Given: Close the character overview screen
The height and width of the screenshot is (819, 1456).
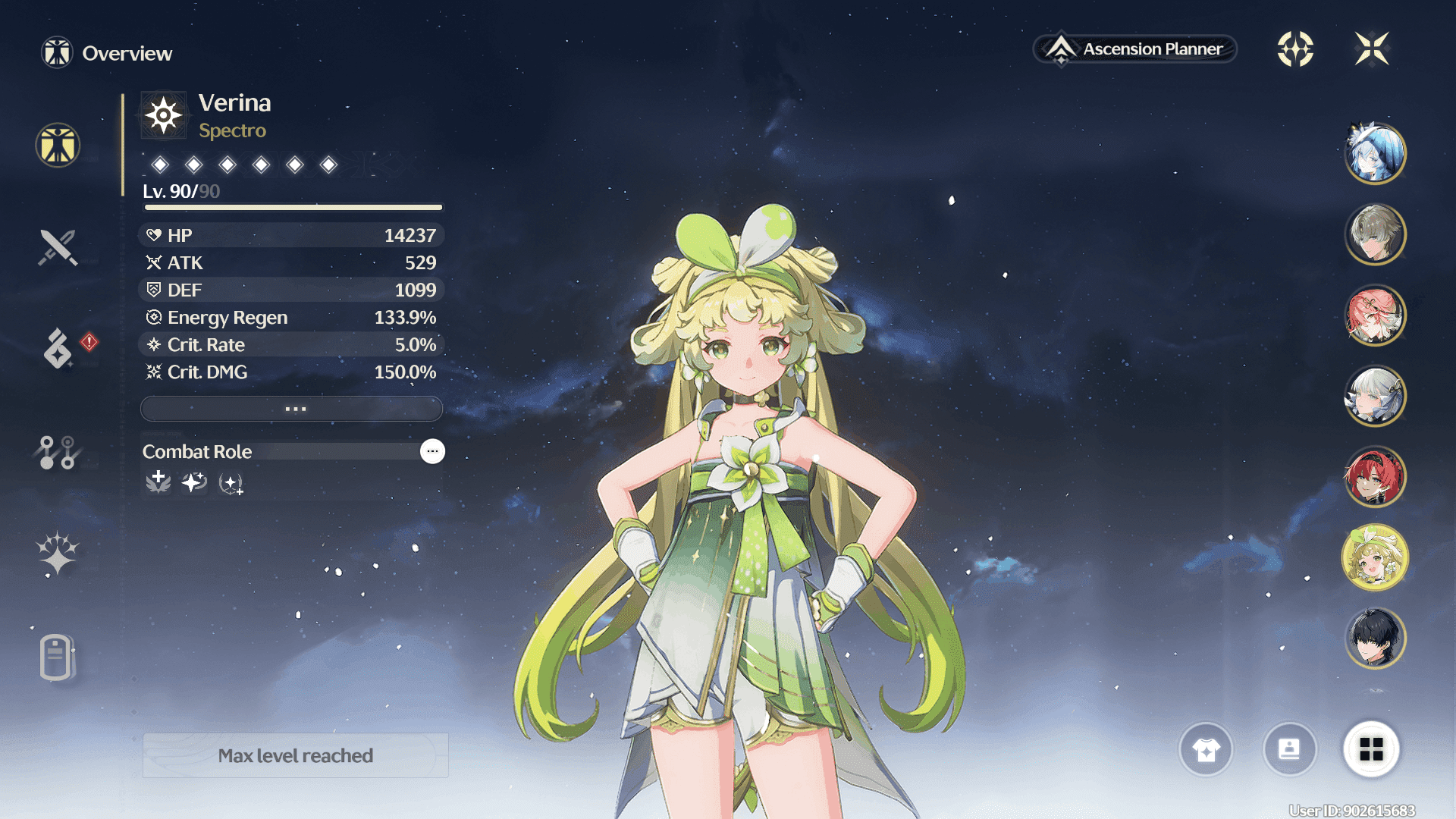Looking at the screenshot, I should pyautogui.click(x=1371, y=49).
